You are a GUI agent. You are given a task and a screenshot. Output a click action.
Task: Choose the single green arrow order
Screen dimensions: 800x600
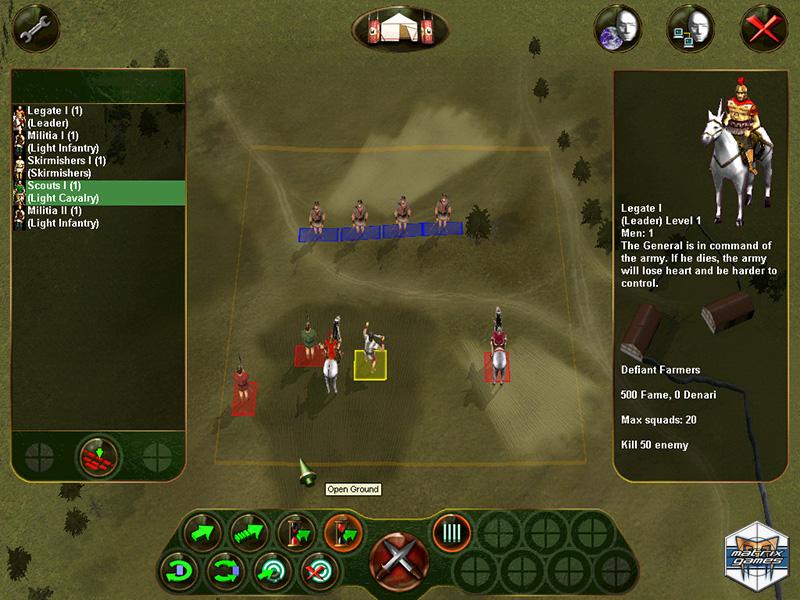click(204, 532)
